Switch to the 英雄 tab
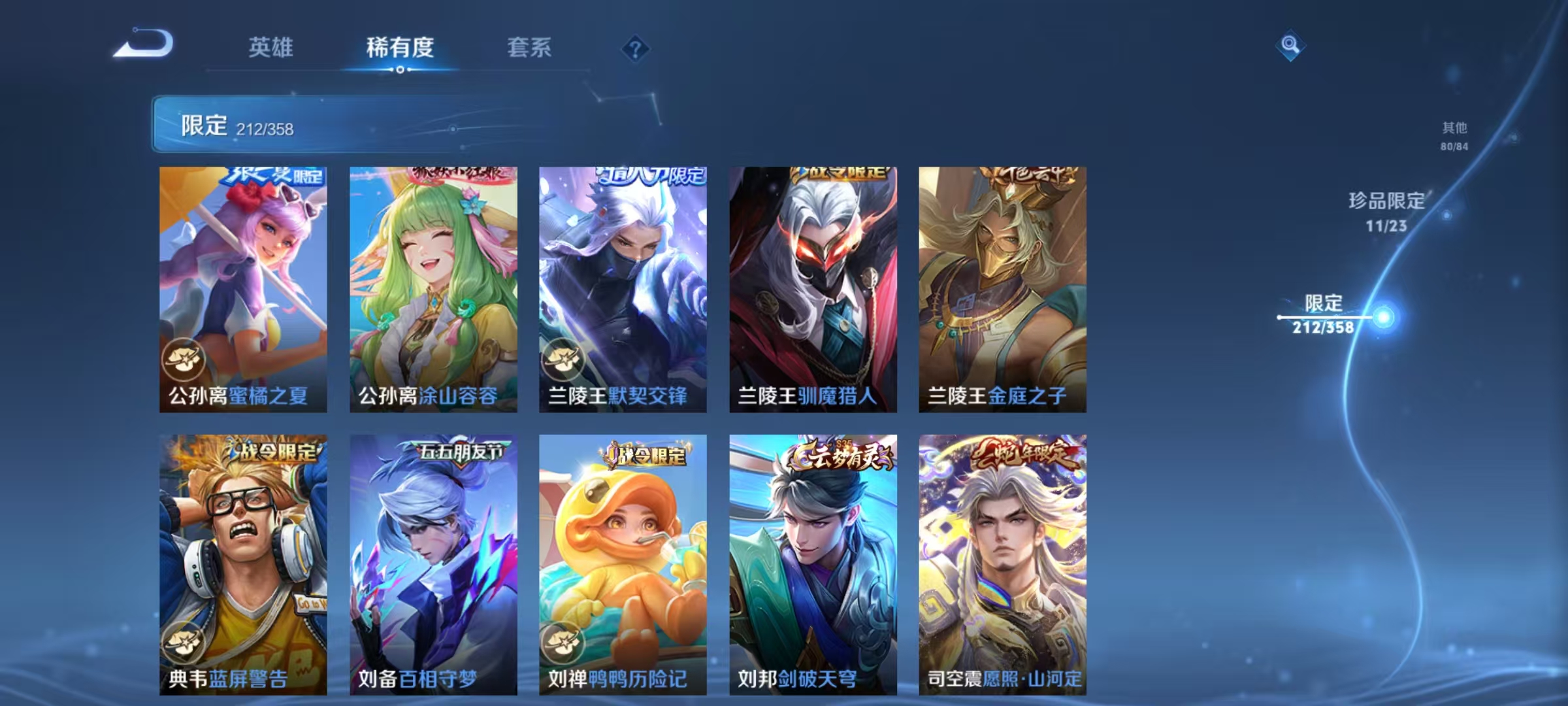This screenshot has width=1568, height=706. pyautogui.click(x=272, y=47)
